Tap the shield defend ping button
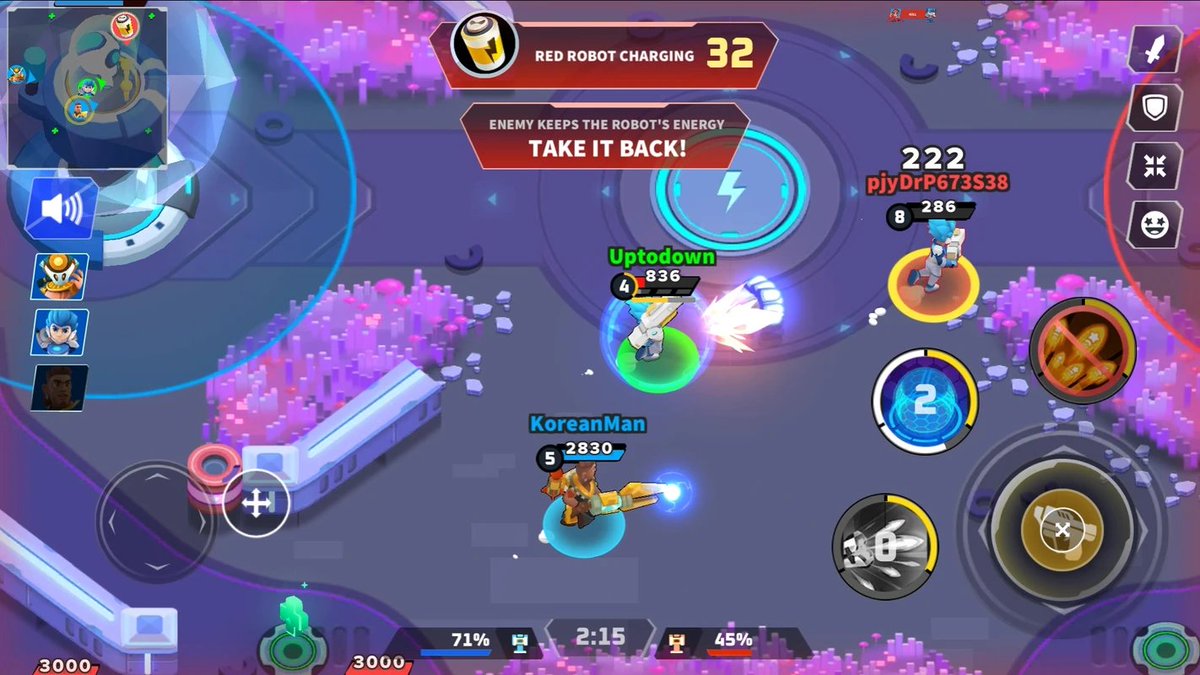Screen dimensions: 1200x675 click(x=1155, y=108)
